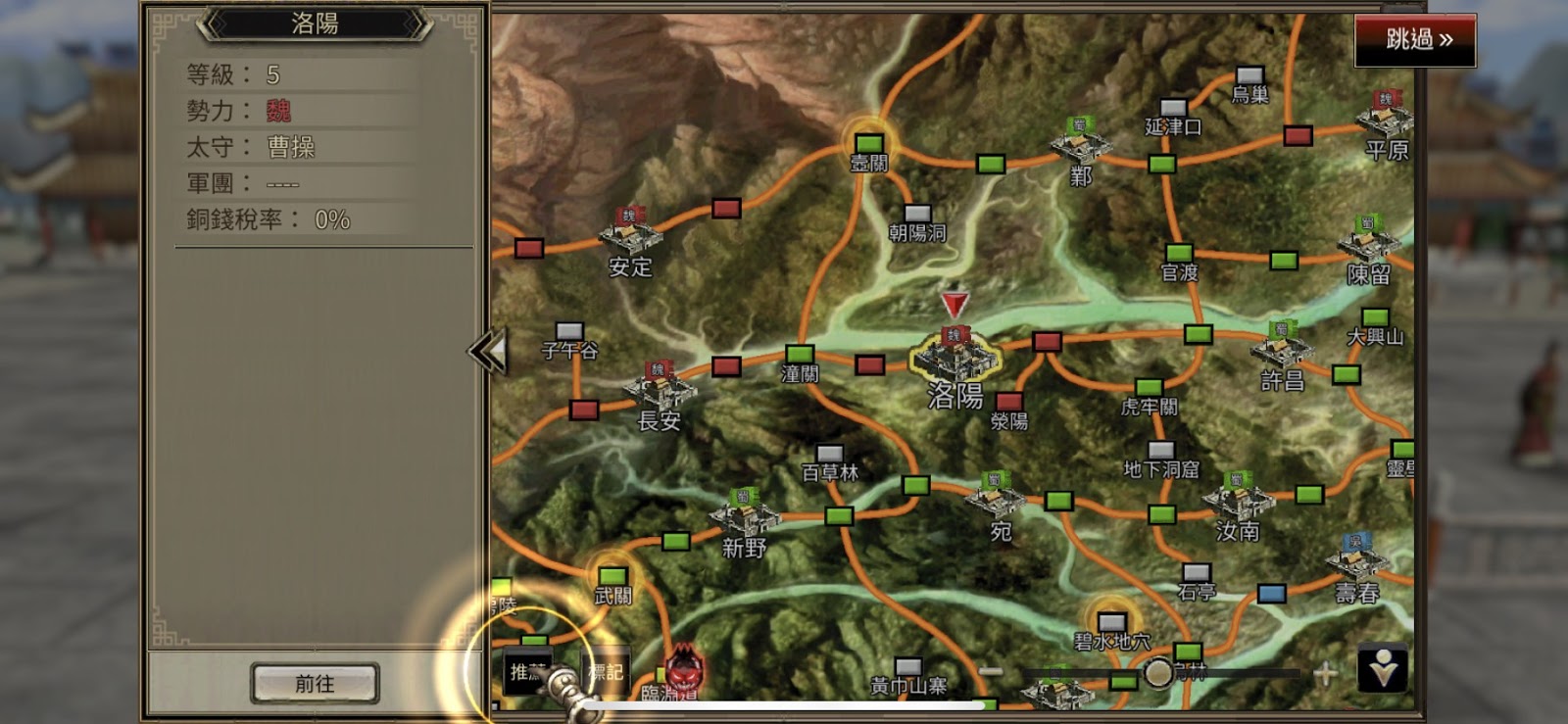This screenshot has width=1568, height=724.
Task: Choose the 鄴 city on the map
Action: pyautogui.click(x=1080, y=145)
